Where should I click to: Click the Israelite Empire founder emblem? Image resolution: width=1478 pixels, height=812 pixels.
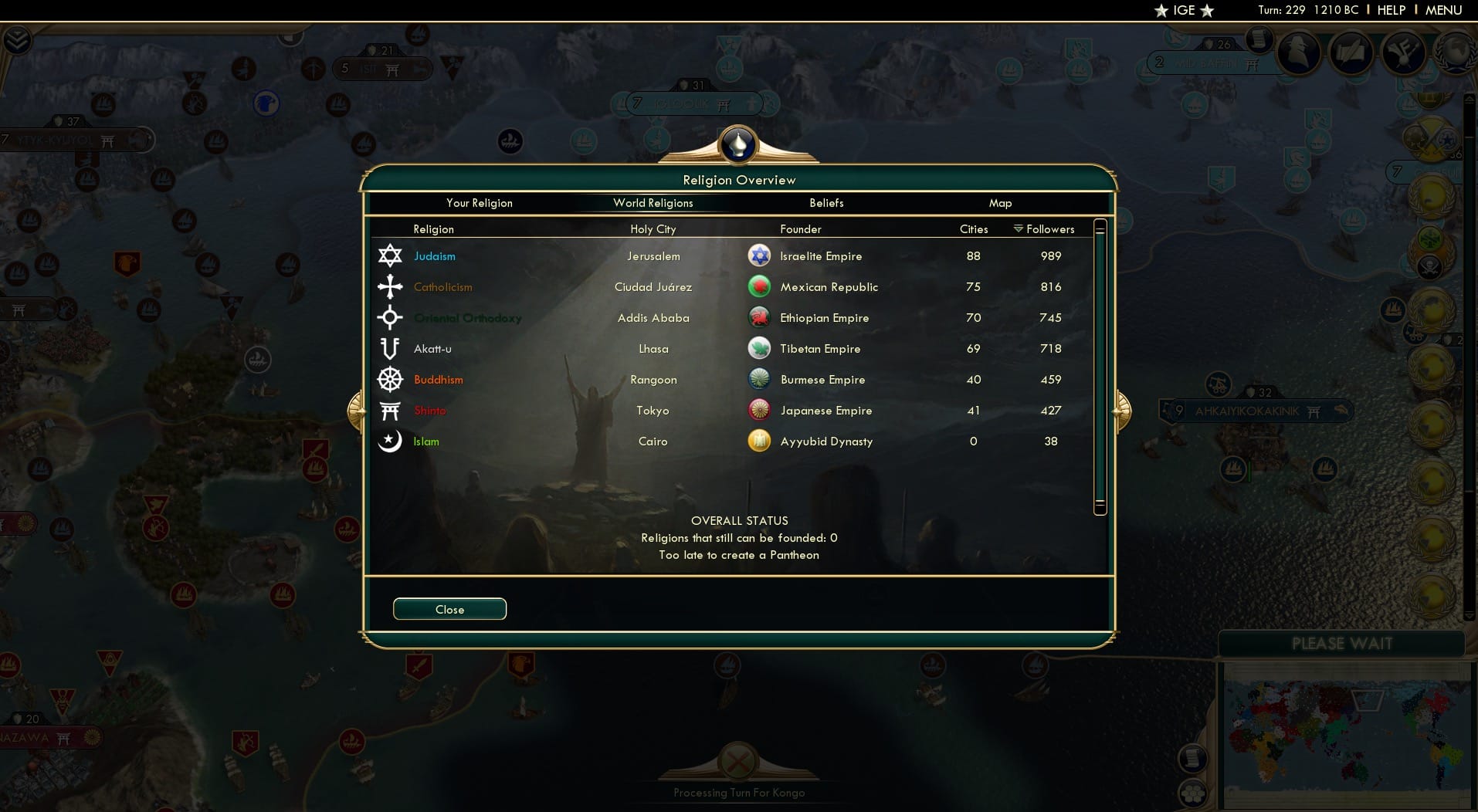coord(761,255)
